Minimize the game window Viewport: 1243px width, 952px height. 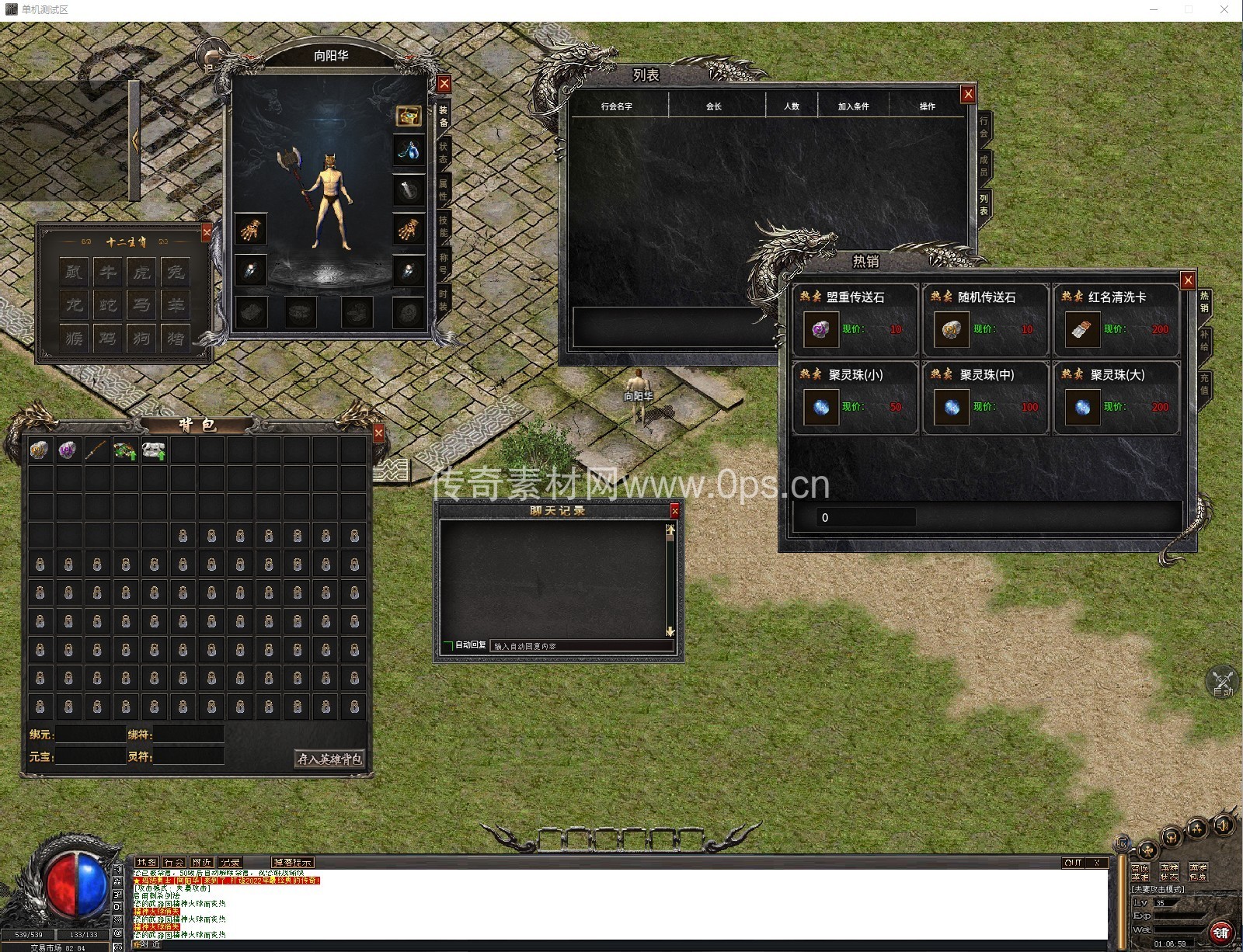tap(1154, 9)
